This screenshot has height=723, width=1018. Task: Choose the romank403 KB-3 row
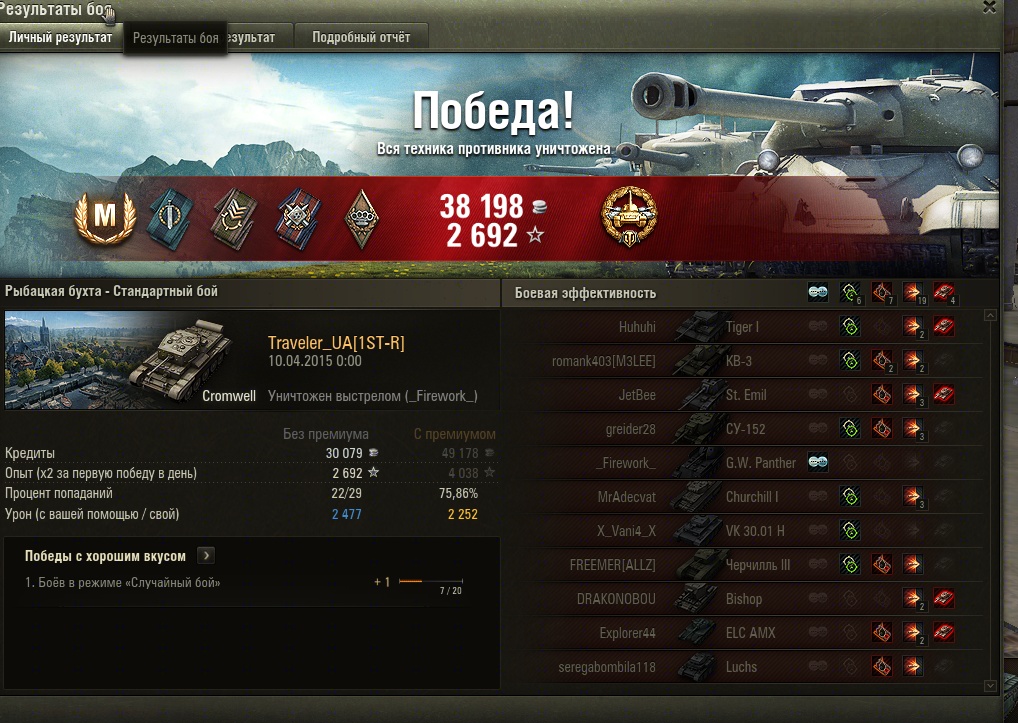[740, 361]
